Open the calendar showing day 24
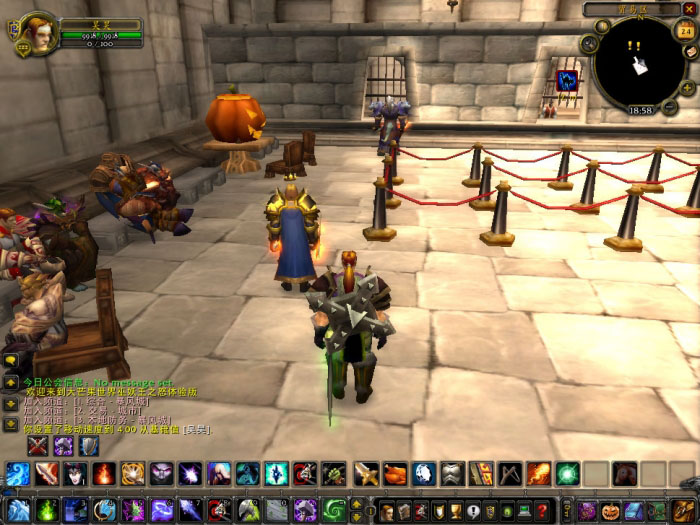Viewport: 700px width, 525px height. [x=686, y=31]
